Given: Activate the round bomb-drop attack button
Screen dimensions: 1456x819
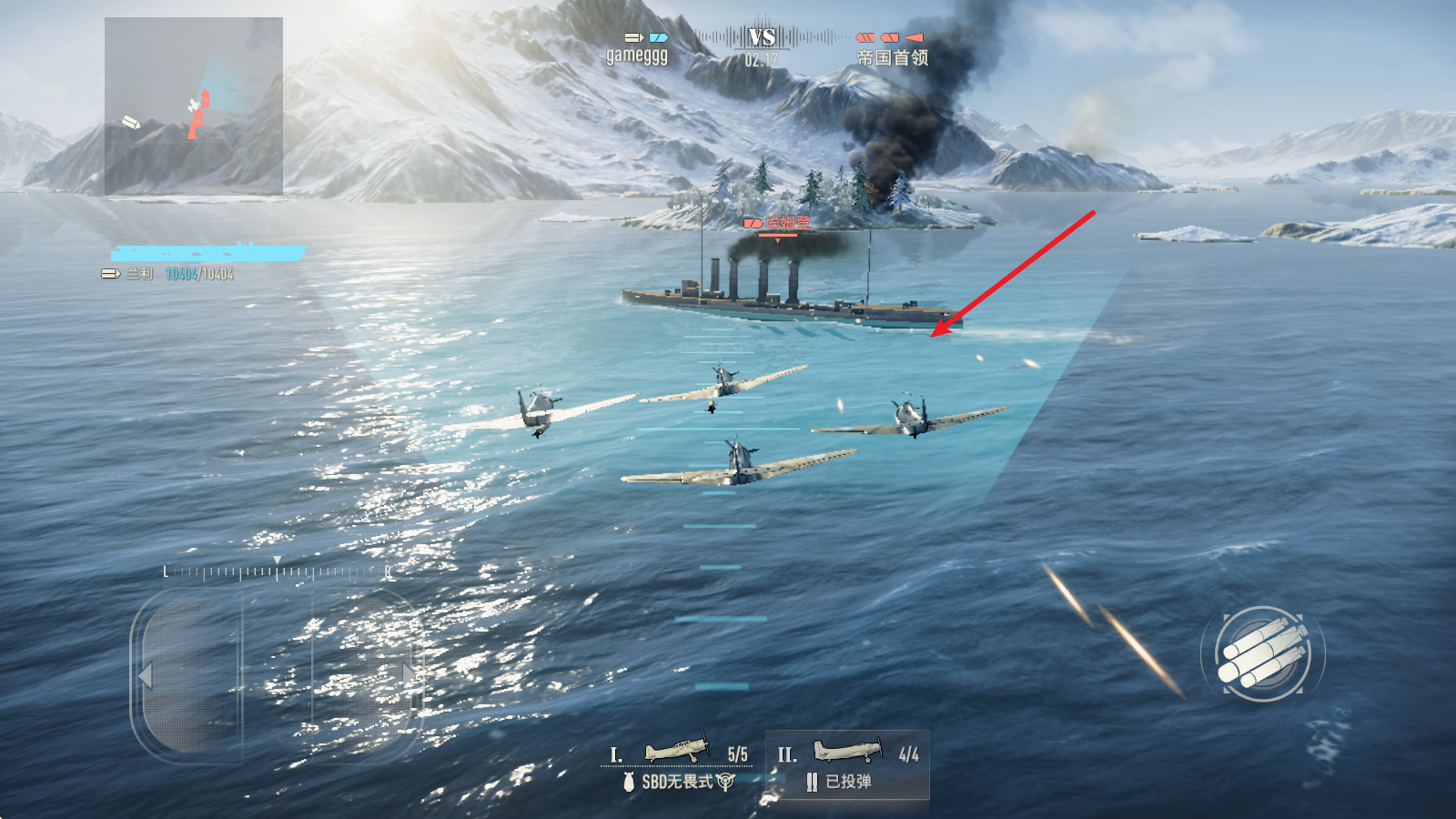Looking at the screenshot, I should click(1263, 653).
